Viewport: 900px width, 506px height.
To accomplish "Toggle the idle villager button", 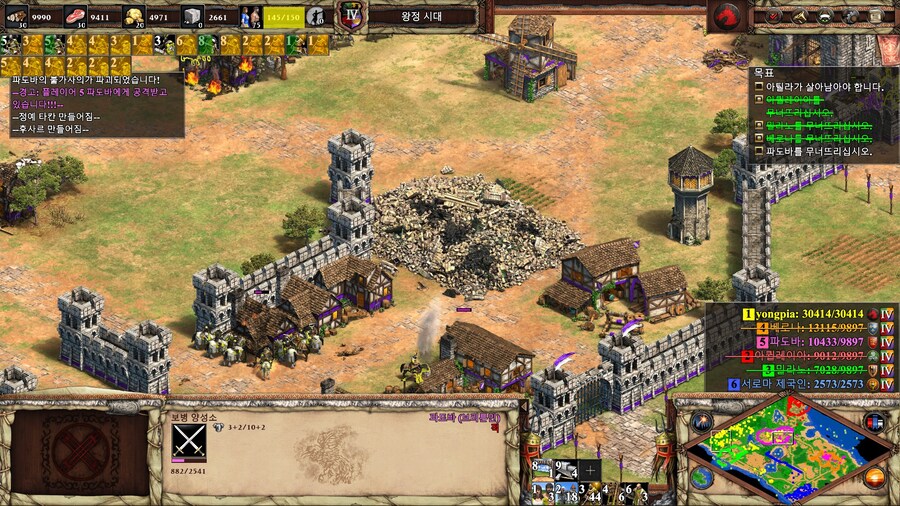I will click(316, 16).
